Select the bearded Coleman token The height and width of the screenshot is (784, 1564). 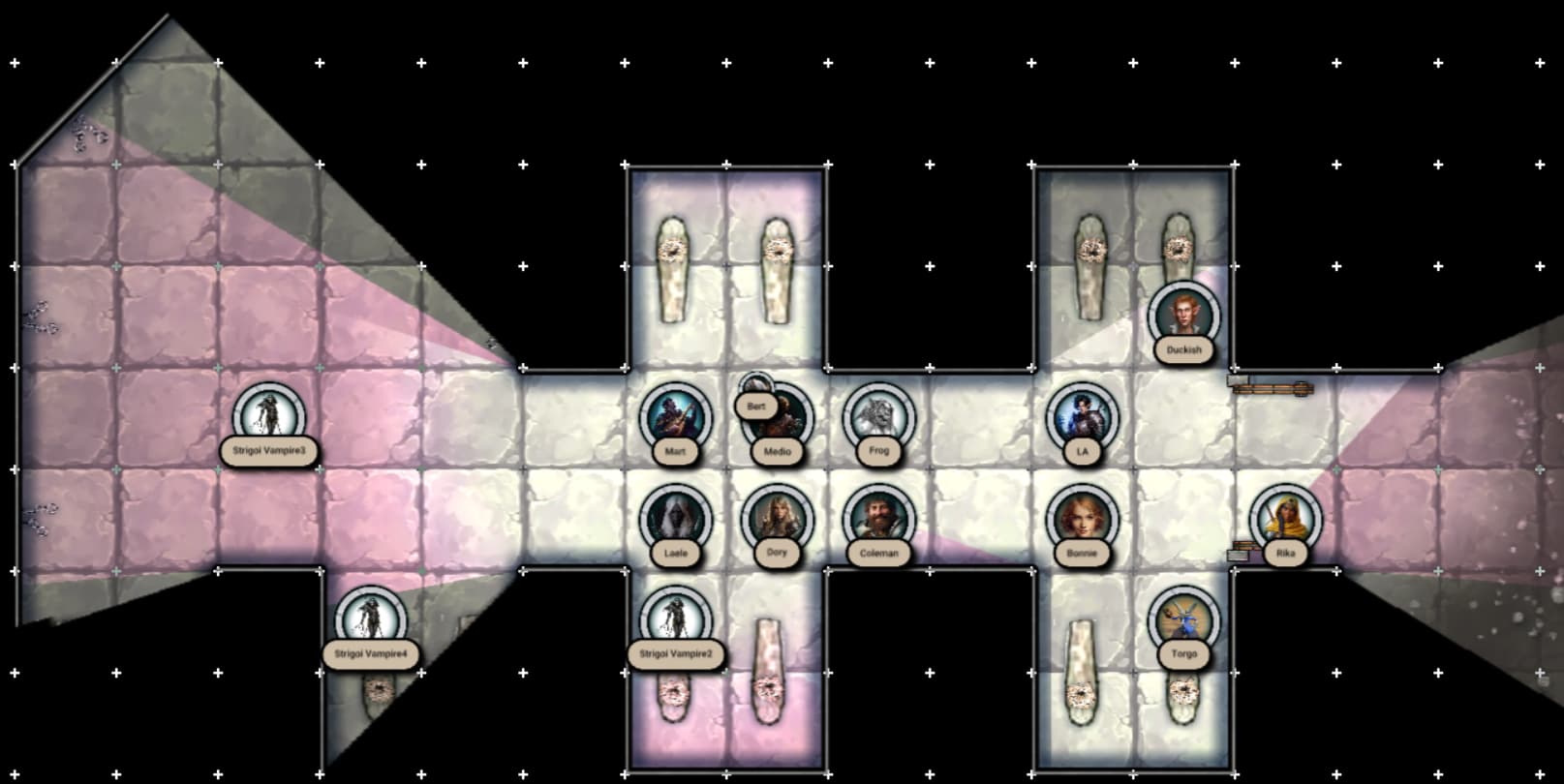[x=878, y=520]
